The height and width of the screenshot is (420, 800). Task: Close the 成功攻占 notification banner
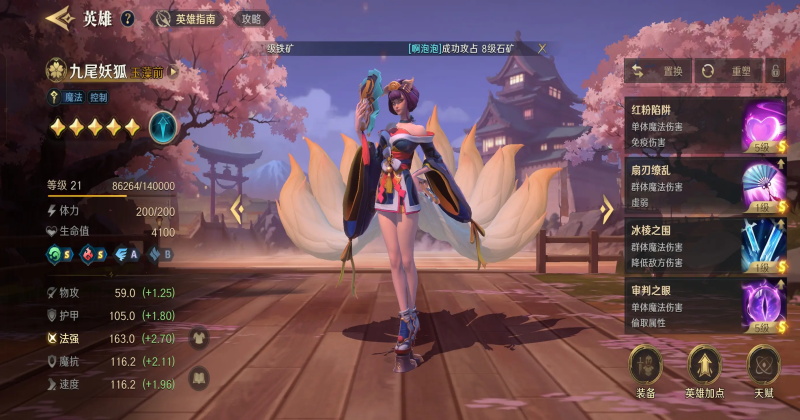point(542,48)
